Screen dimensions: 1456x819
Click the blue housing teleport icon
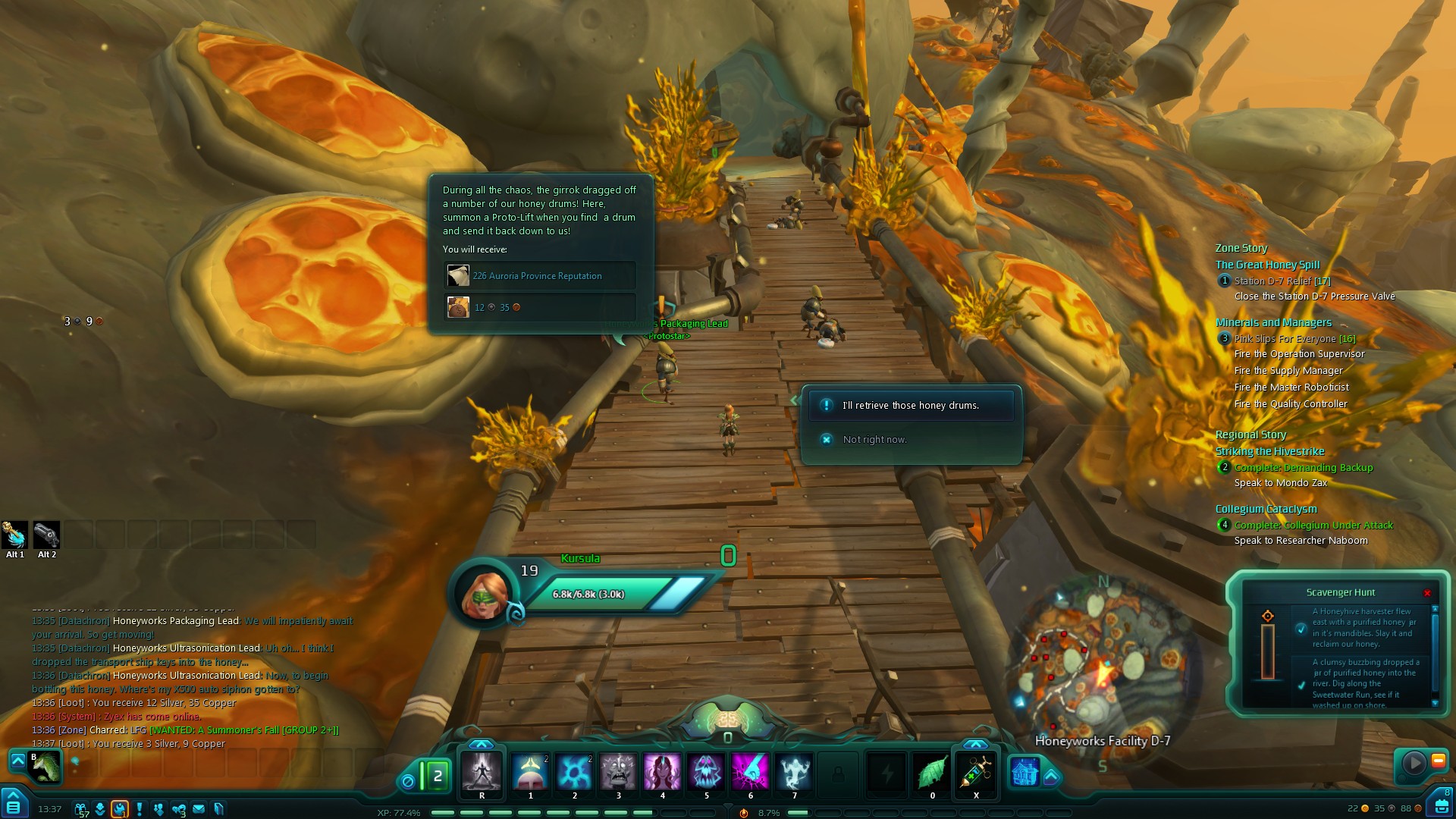1025,772
